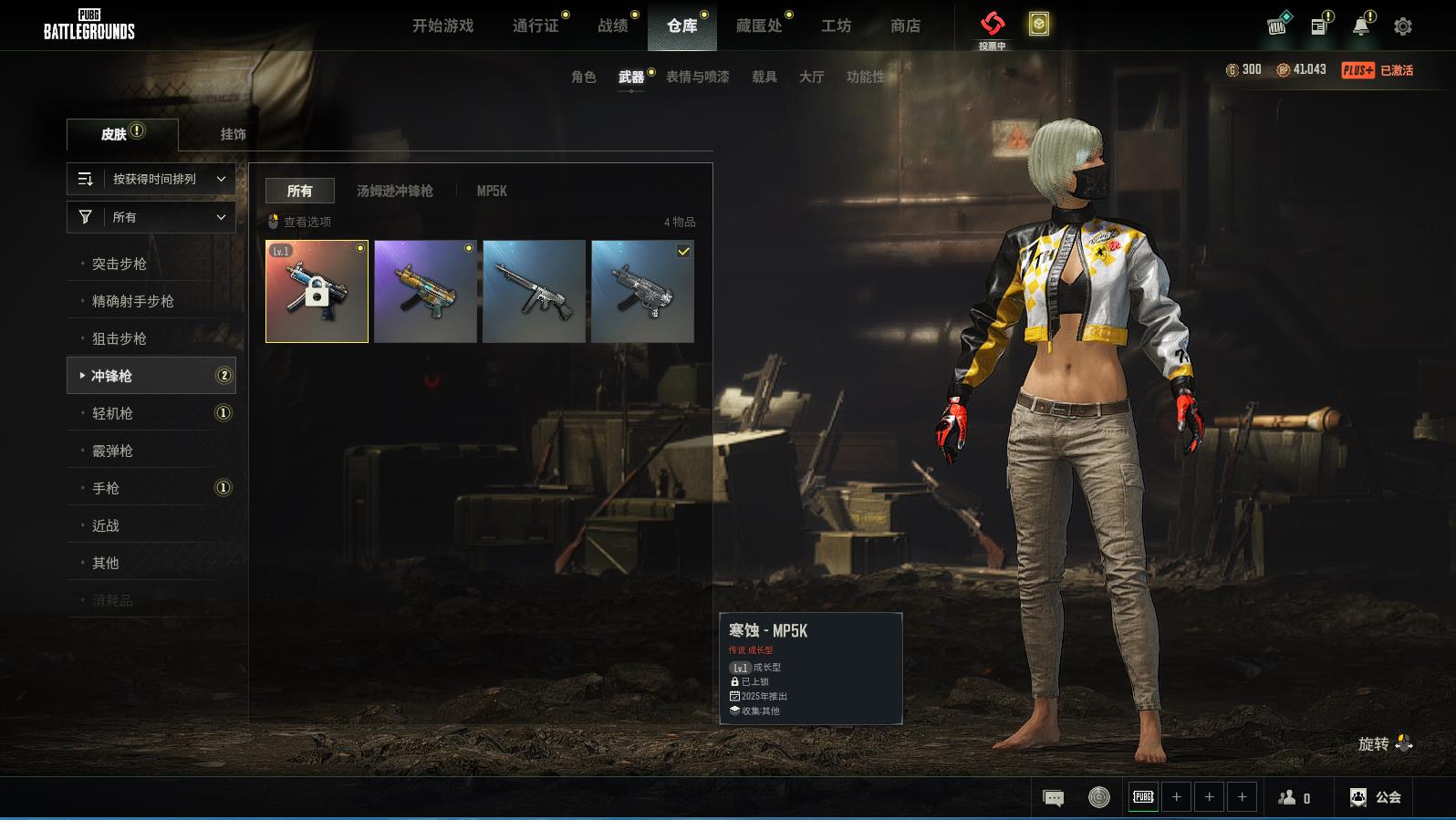Image resolution: width=1456 pixels, height=820 pixels.
Task: Open the 公会 clan panel
Action: 1376,797
